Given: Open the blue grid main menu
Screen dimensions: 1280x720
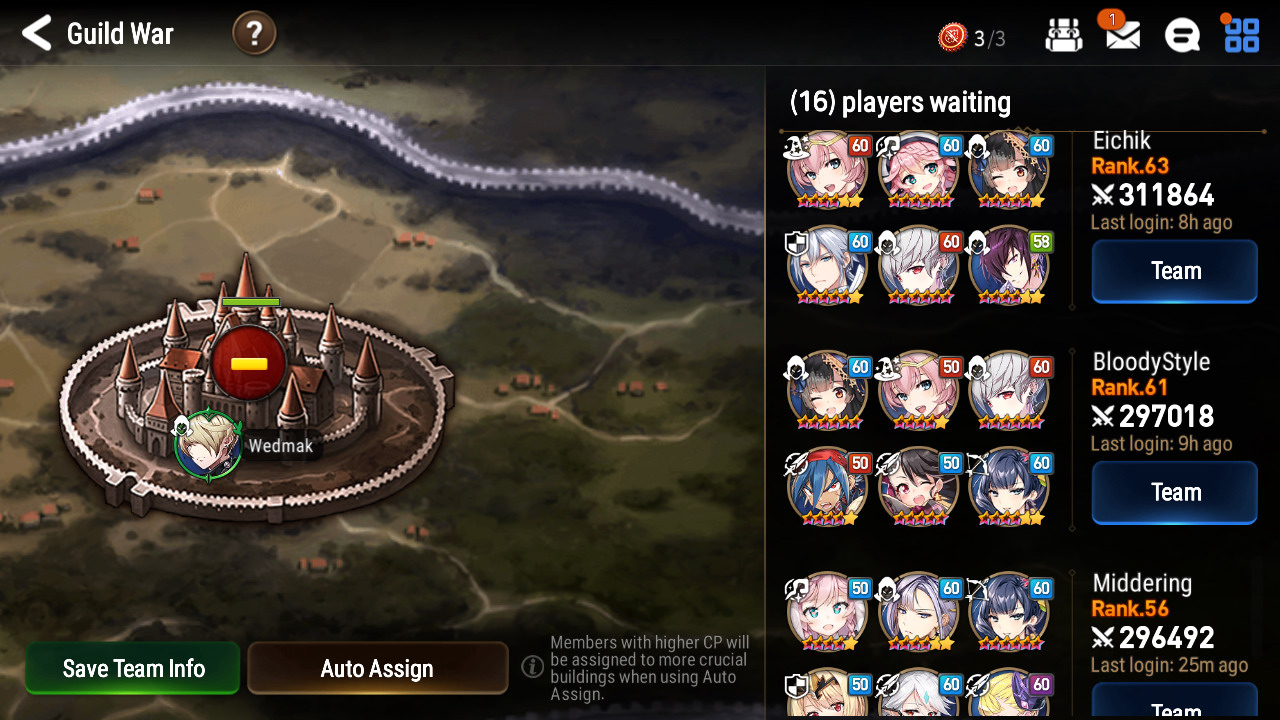Looking at the screenshot, I should click(1241, 36).
